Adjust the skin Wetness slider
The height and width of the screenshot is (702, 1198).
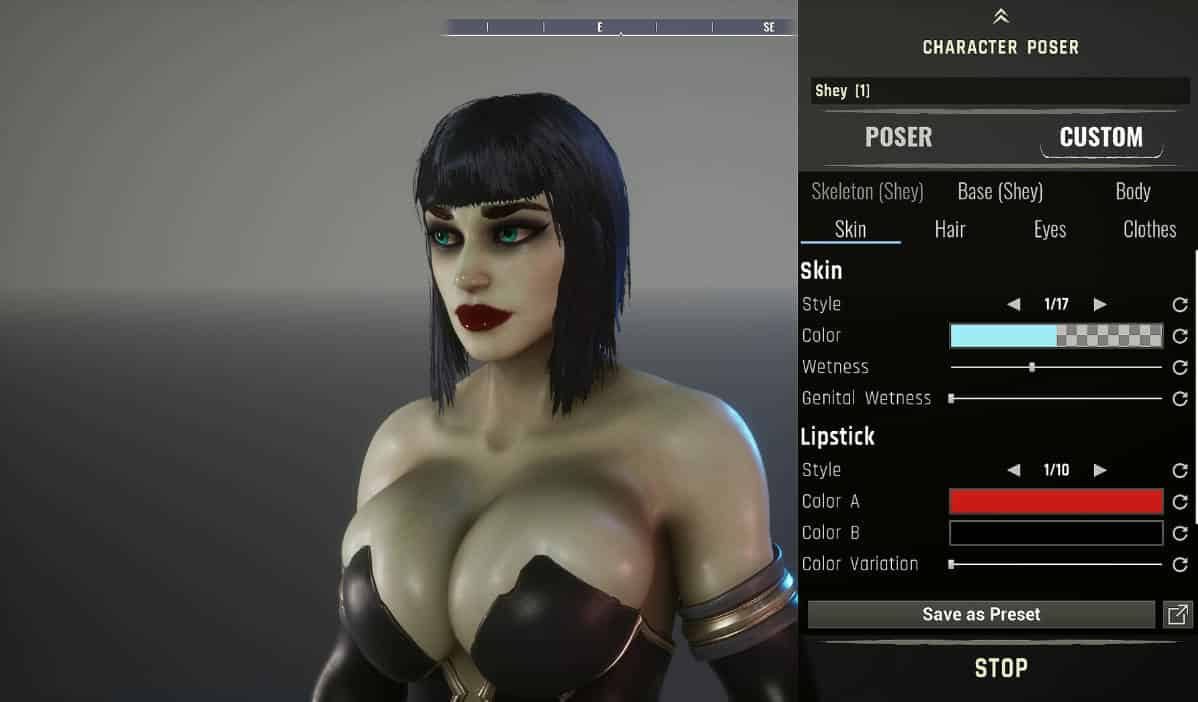coord(1032,367)
